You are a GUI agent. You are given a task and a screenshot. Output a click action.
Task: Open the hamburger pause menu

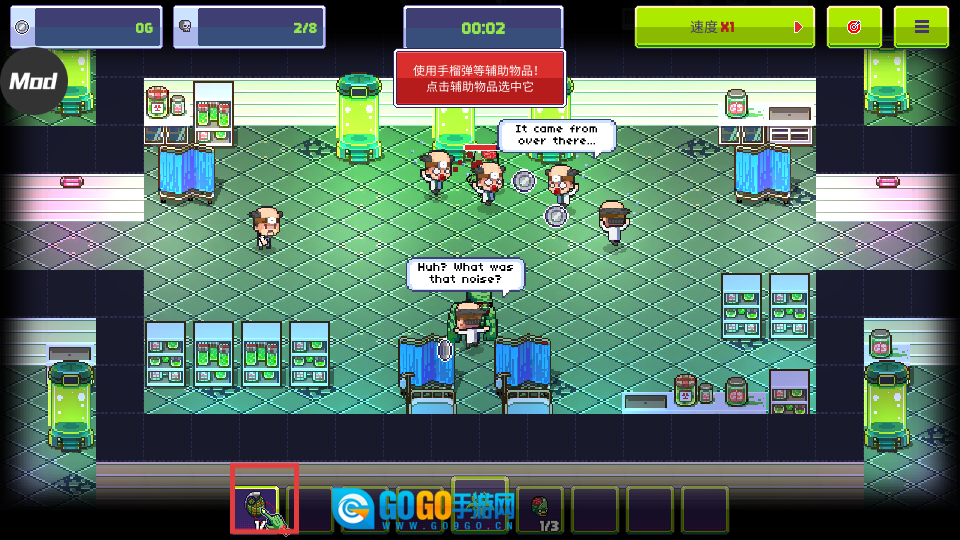(921, 27)
